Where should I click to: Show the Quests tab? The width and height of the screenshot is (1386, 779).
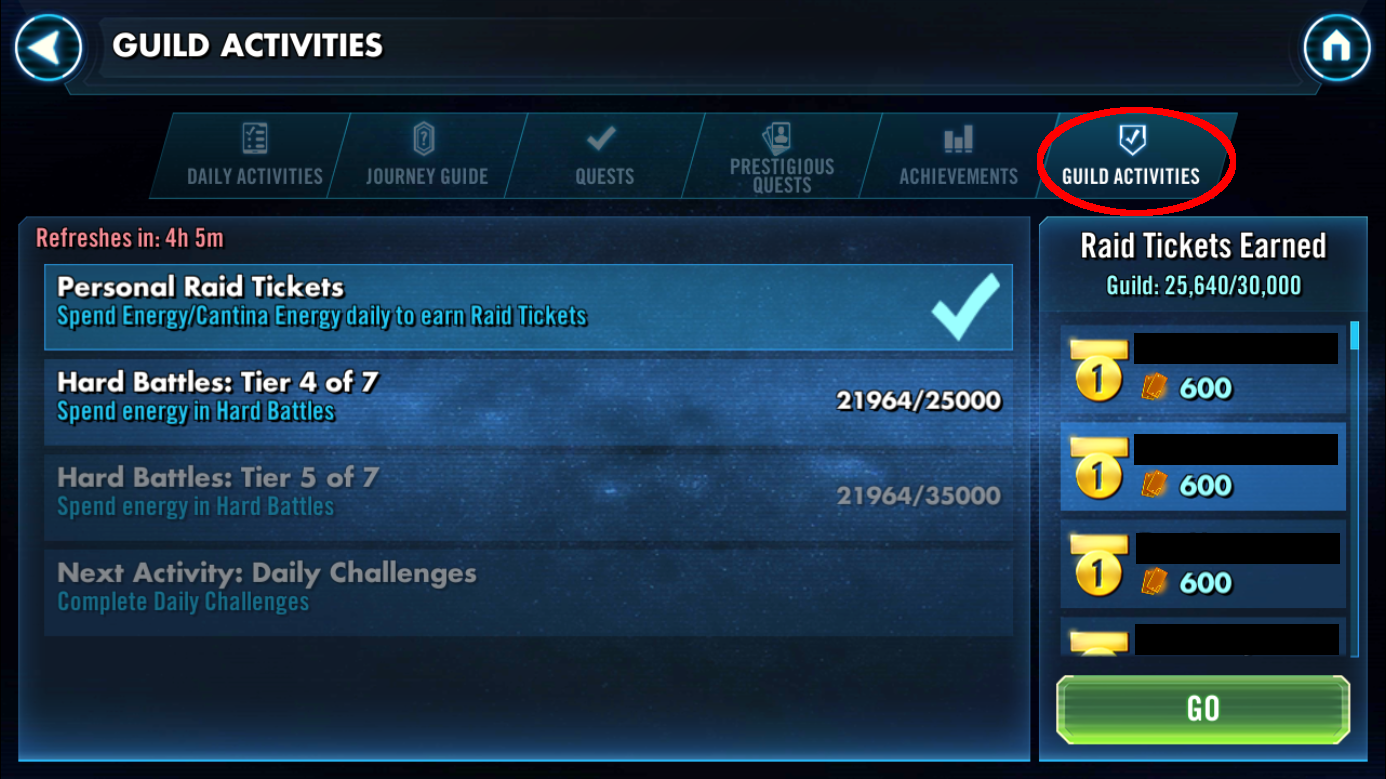click(x=603, y=156)
